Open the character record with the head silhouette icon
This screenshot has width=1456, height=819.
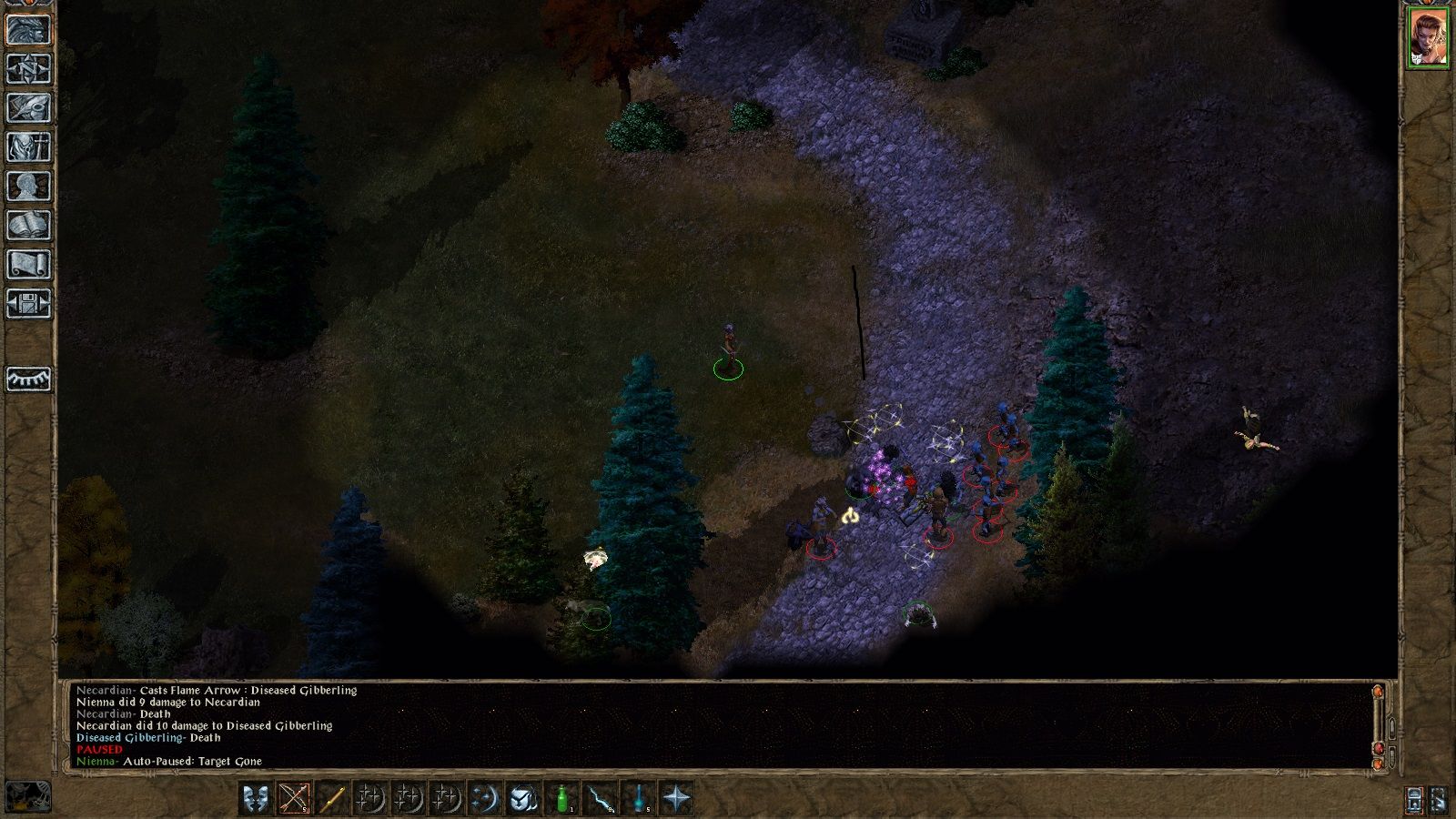pyautogui.click(x=28, y=186)
